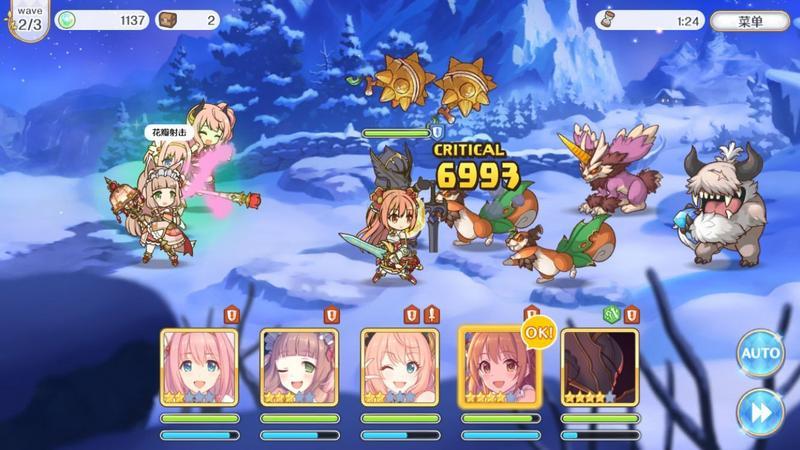This screenshot has height=450, width=800.
Task: Activate the fast-forward speed button
Action: [759, 410]
